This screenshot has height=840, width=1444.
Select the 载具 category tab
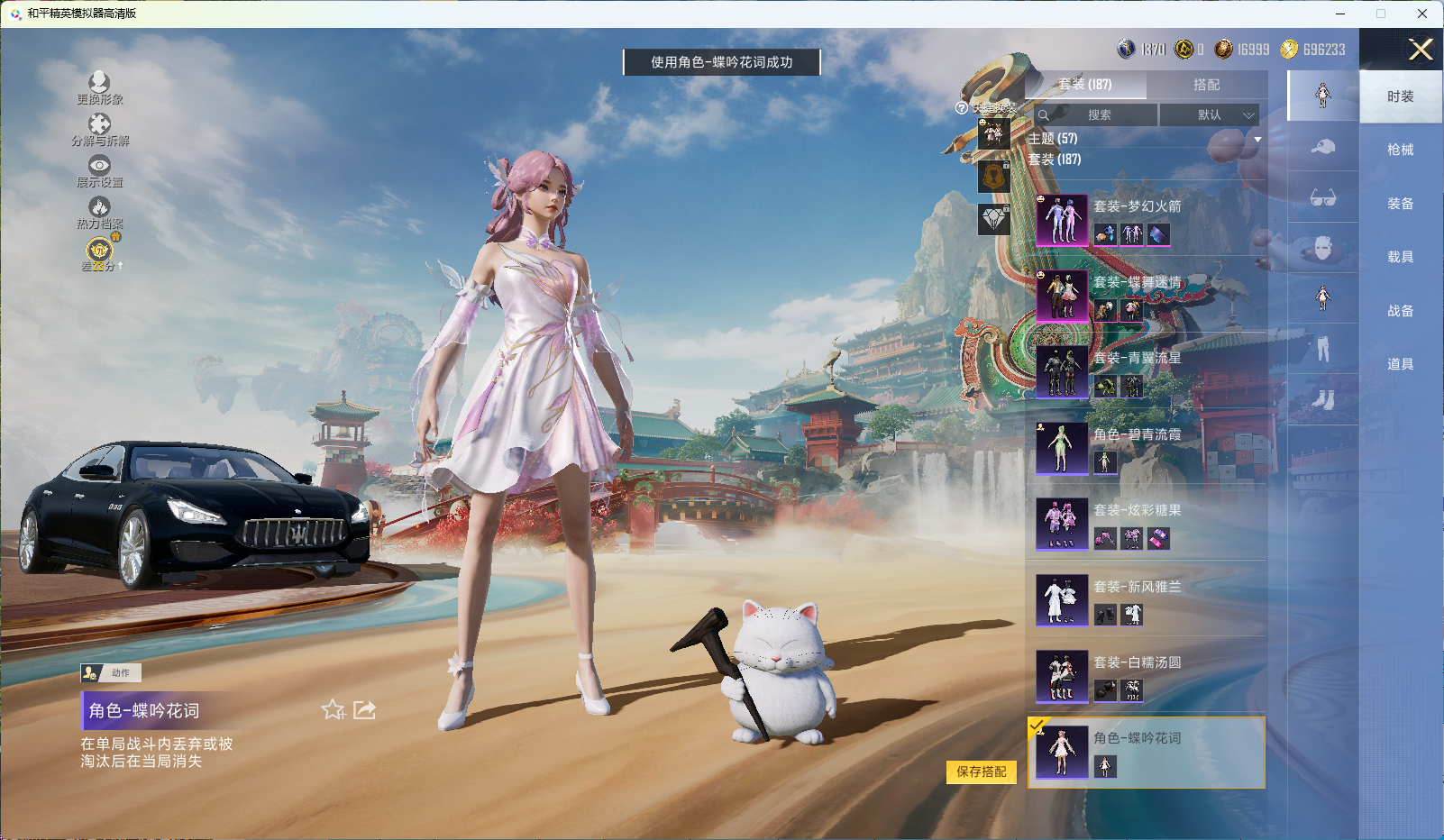1400,257
